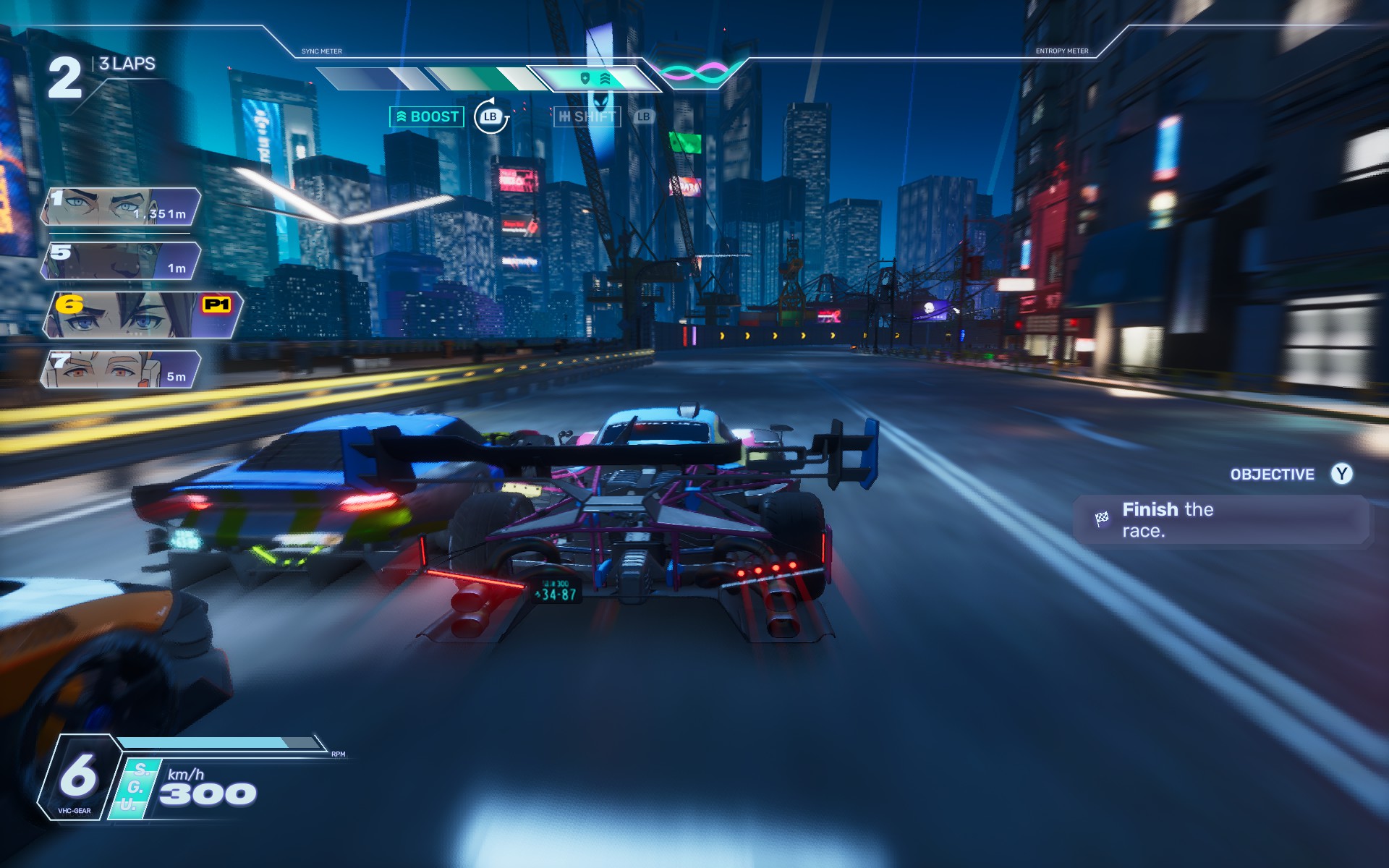Choose the 5th place racer row
Image resolution: width=1389 pixels, height=868 pixels.
pyautogui.click(x=120, y=260)
